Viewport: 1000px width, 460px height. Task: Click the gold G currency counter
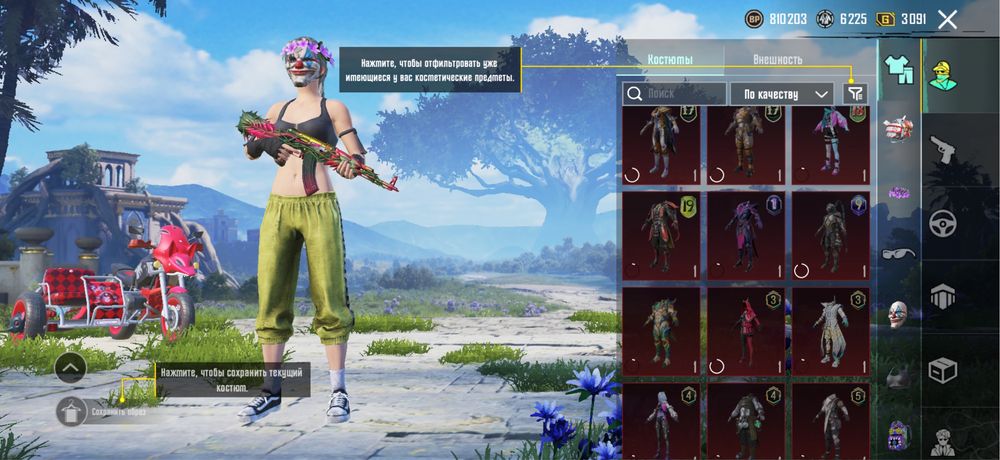901,19
